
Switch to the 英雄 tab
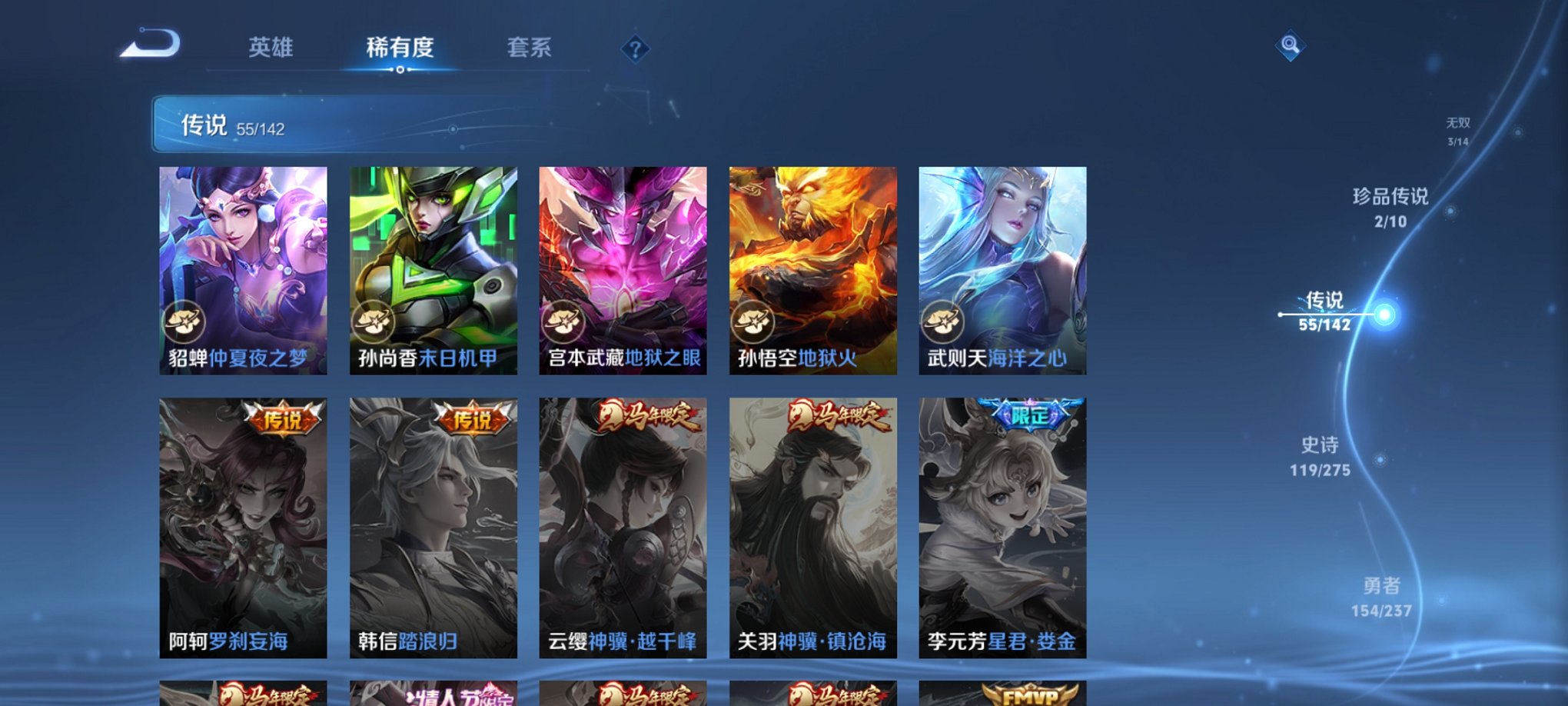point(271,48)
